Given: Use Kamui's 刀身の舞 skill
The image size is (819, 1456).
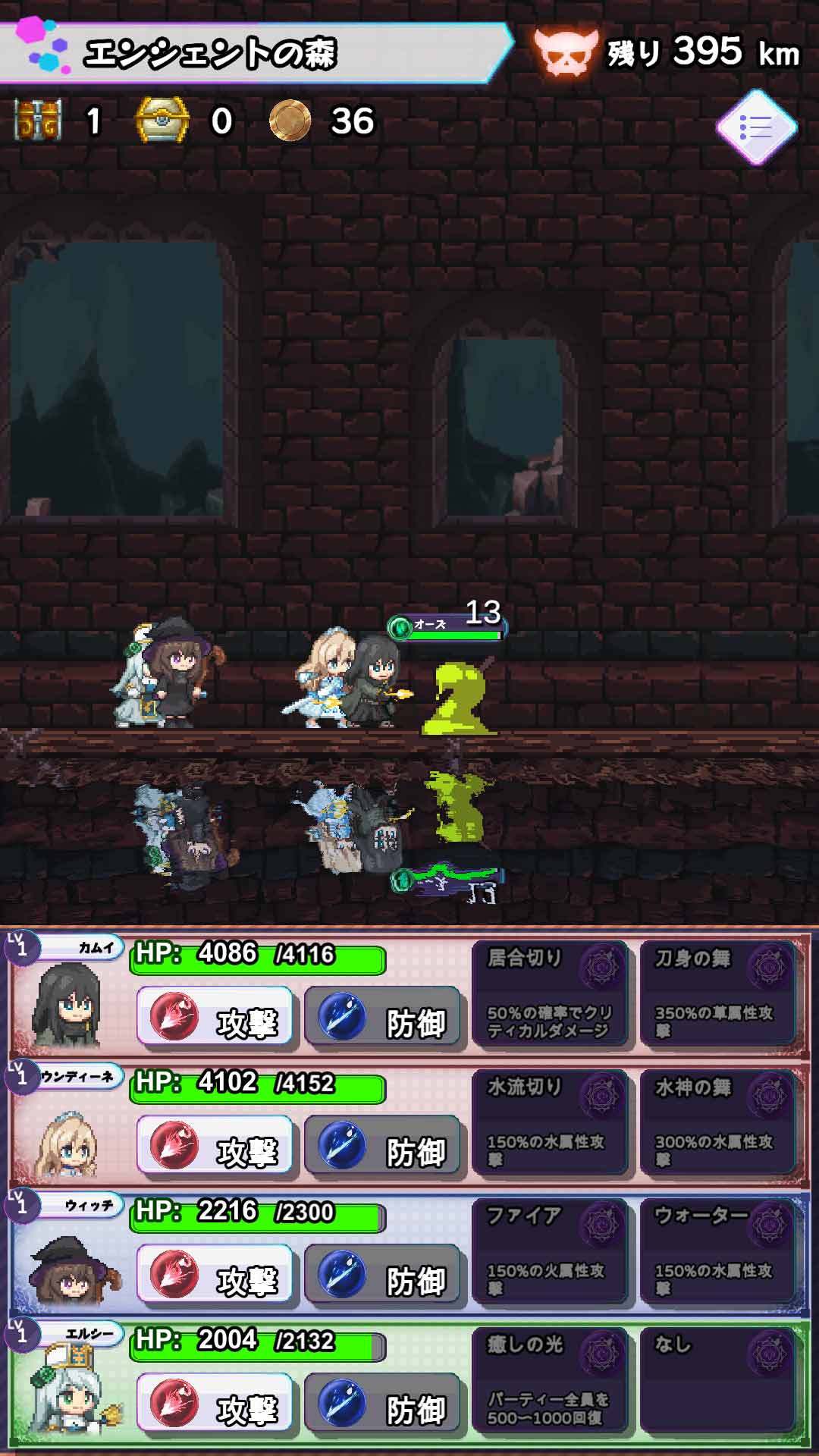Looking at the screenshot, I should (718, 994).
